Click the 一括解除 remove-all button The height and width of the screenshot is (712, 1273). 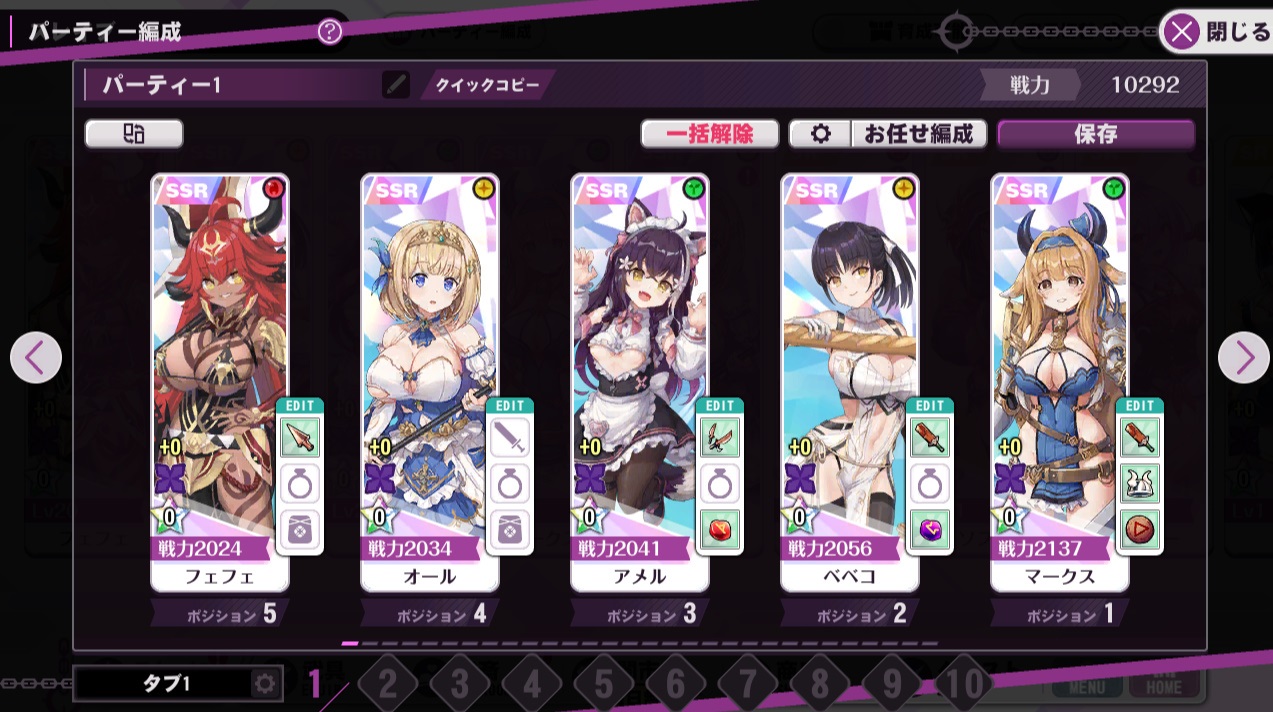click(x=710, y=134)
